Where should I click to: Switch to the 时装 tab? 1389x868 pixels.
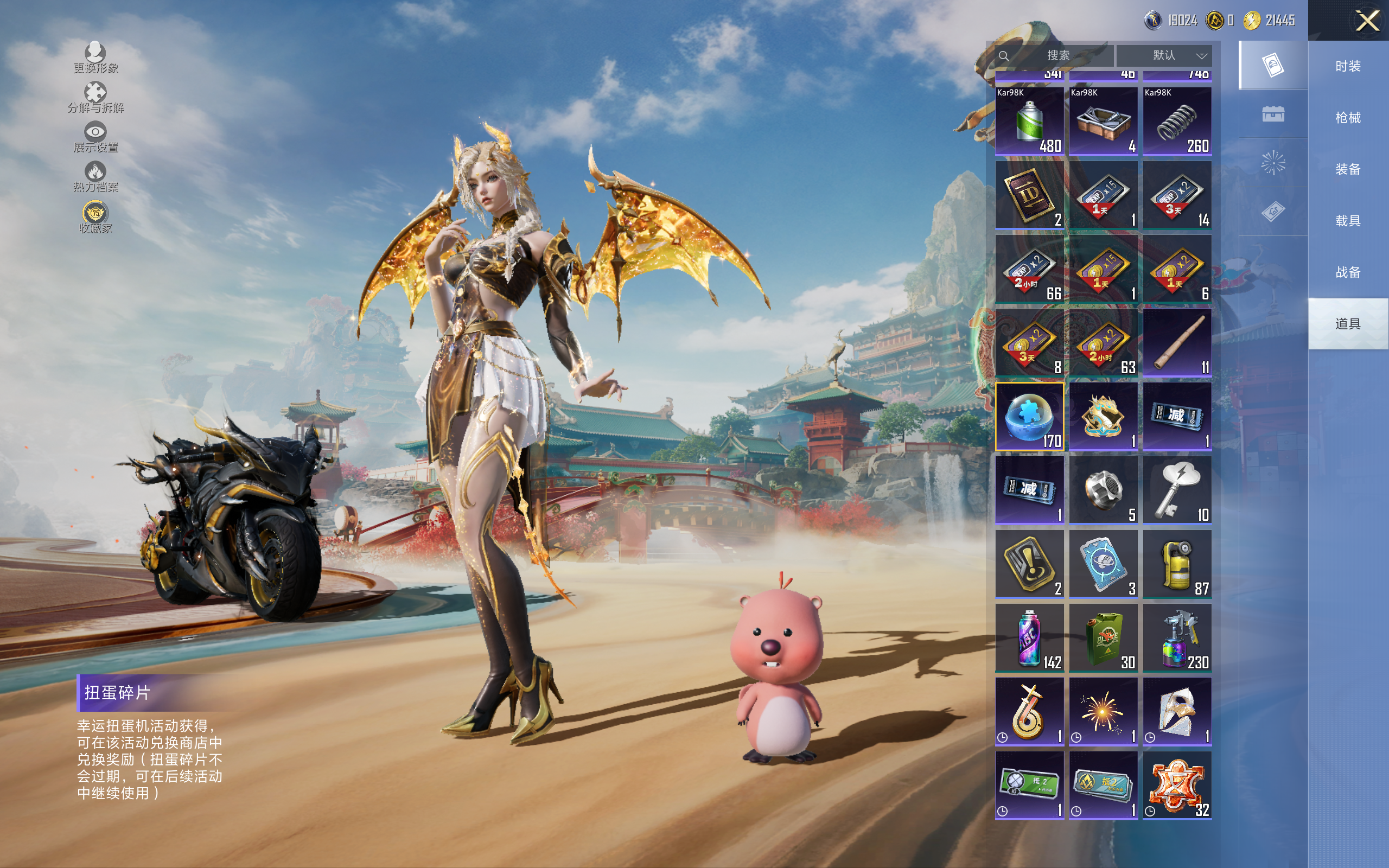click(1347, 66)
